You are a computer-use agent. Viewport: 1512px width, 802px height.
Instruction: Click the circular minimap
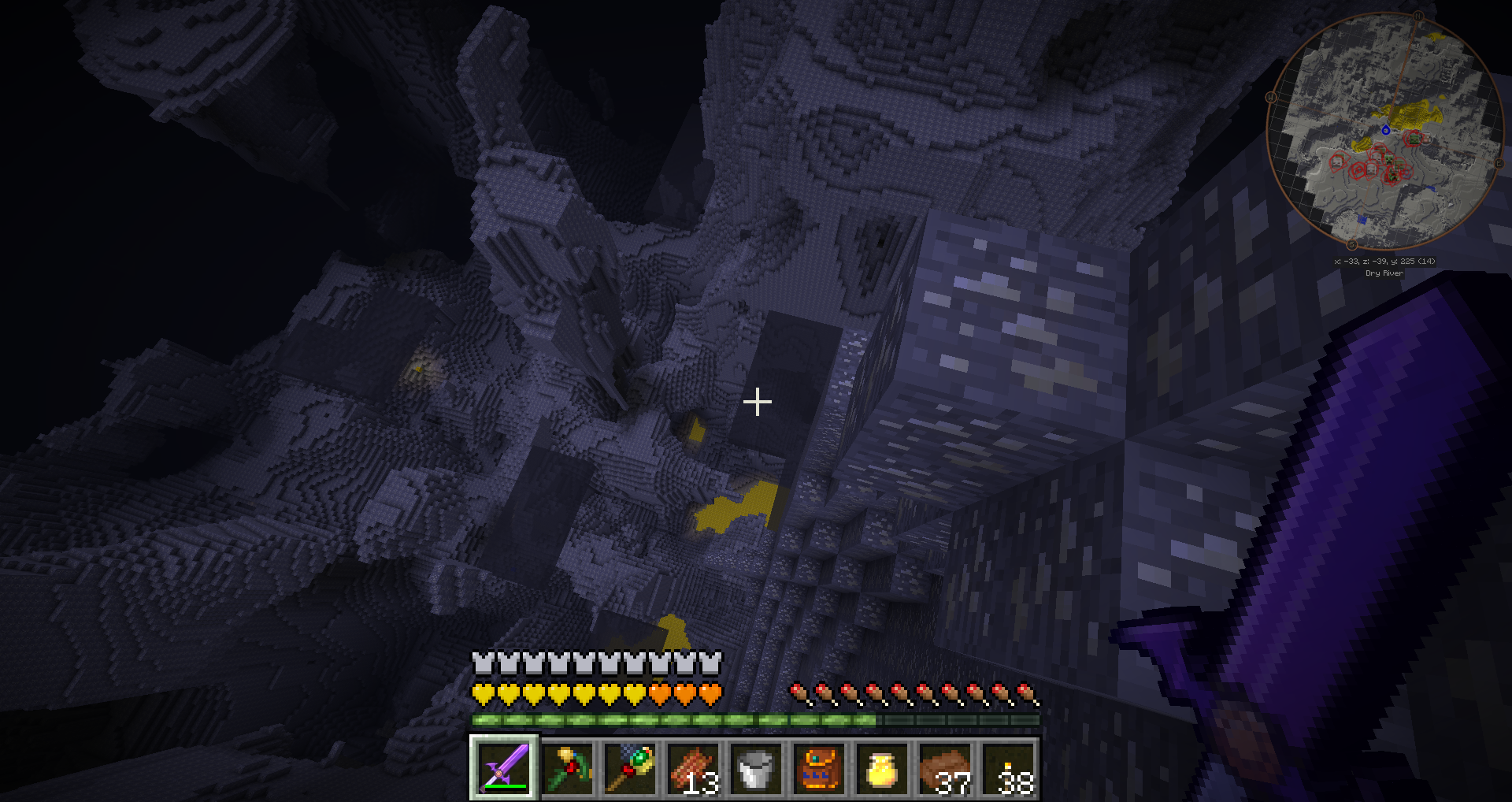[1385, 130]
